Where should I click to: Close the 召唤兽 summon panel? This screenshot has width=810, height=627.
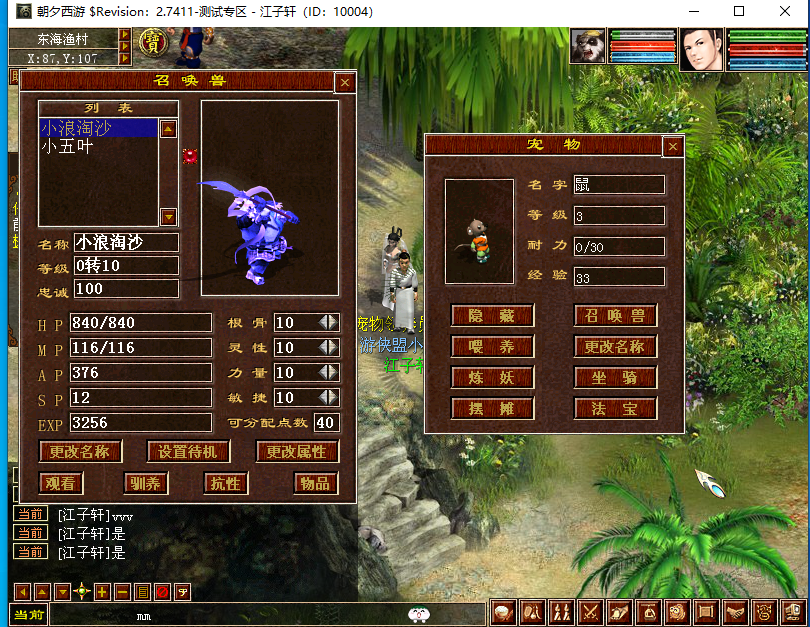345,83
